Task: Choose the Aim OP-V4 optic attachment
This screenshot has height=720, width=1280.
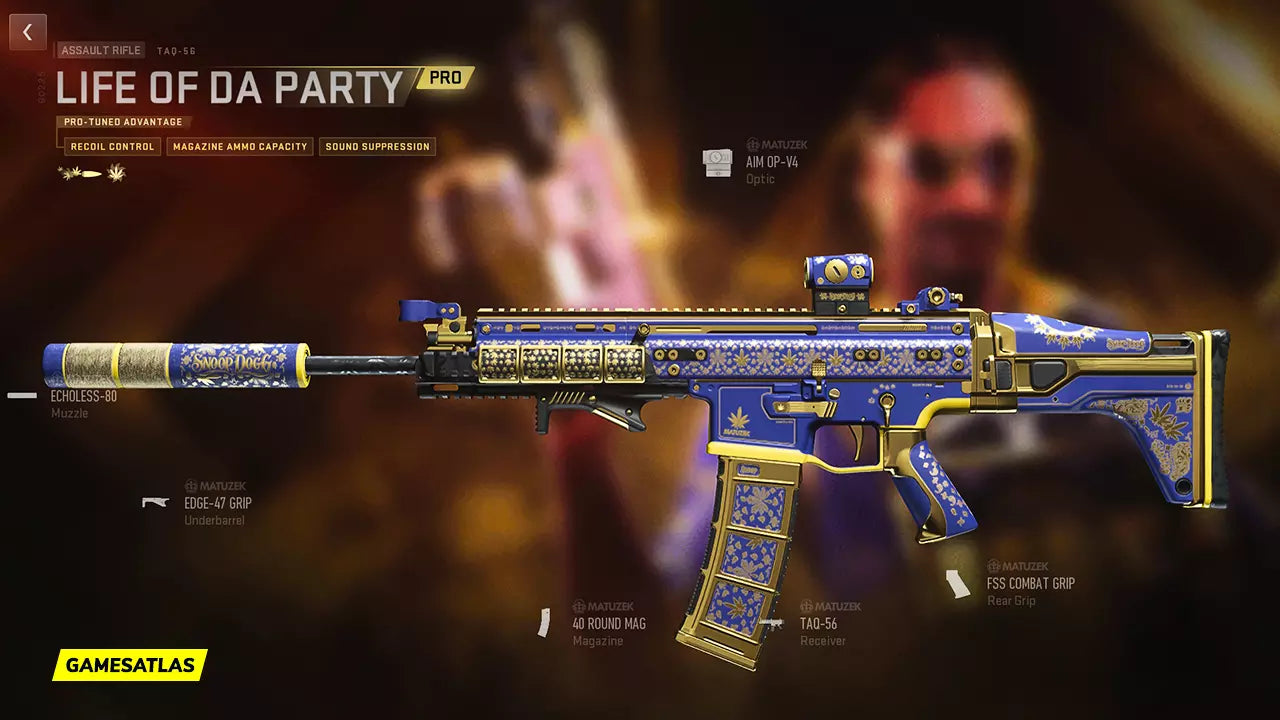Action: (x=771, y=161)
